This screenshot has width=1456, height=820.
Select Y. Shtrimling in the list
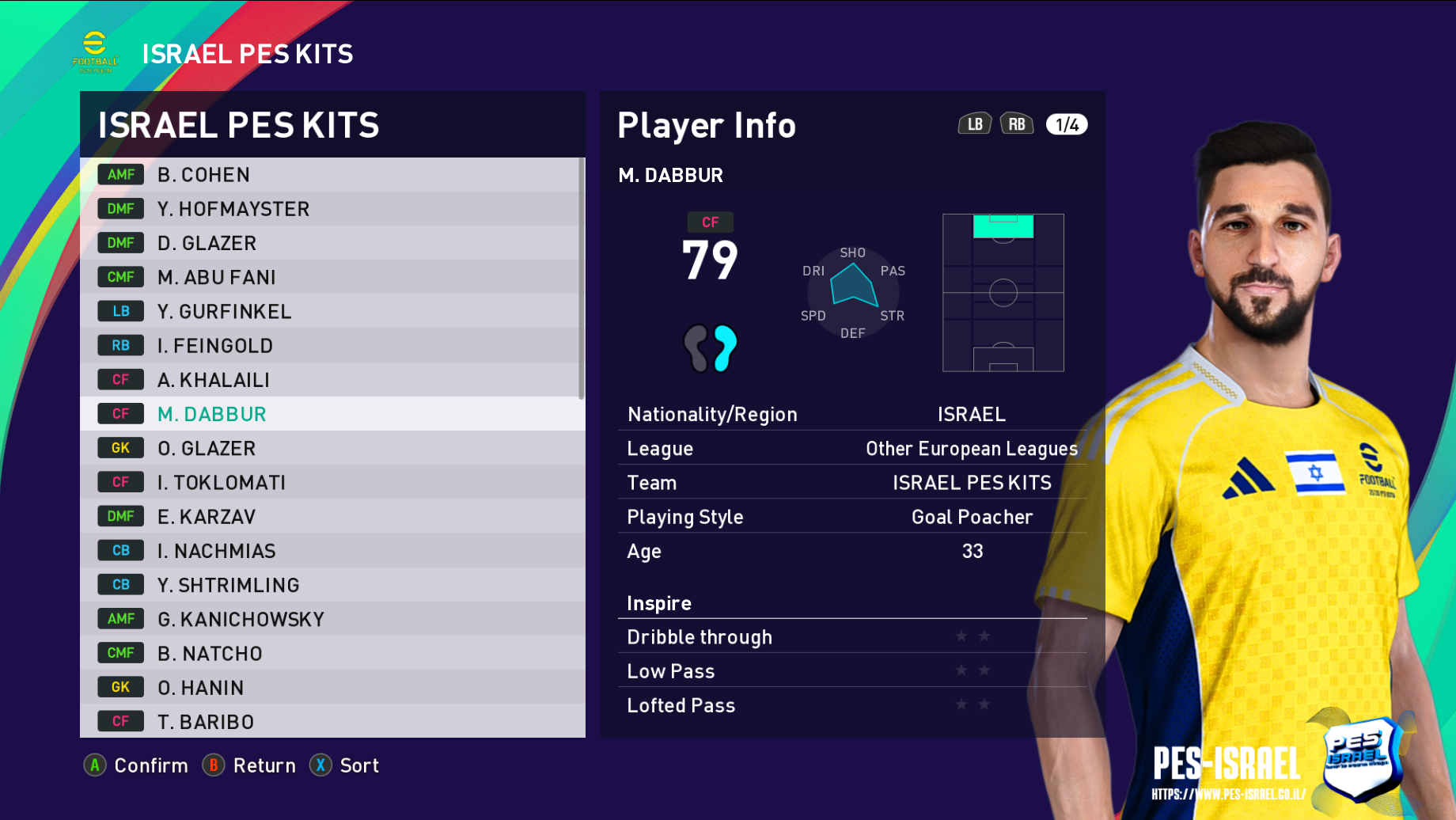point(332,585)
